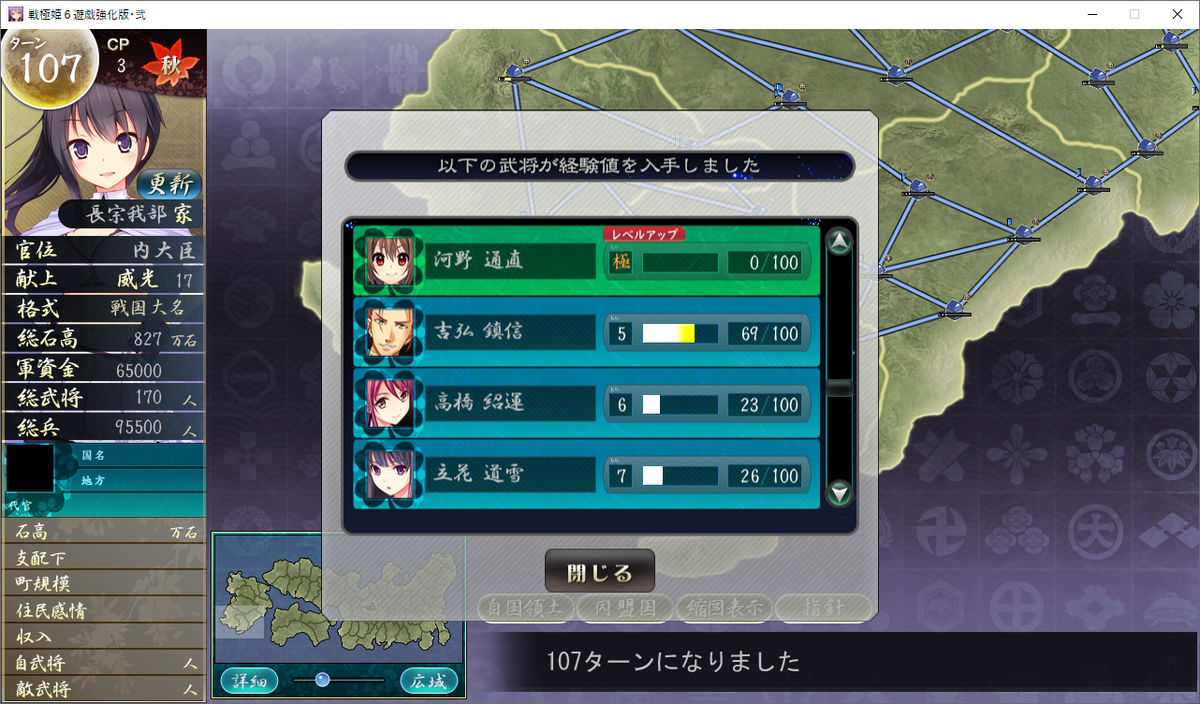Screen dimensions: 1200x704
Task: Close the game window
Action: point(1176,14)
